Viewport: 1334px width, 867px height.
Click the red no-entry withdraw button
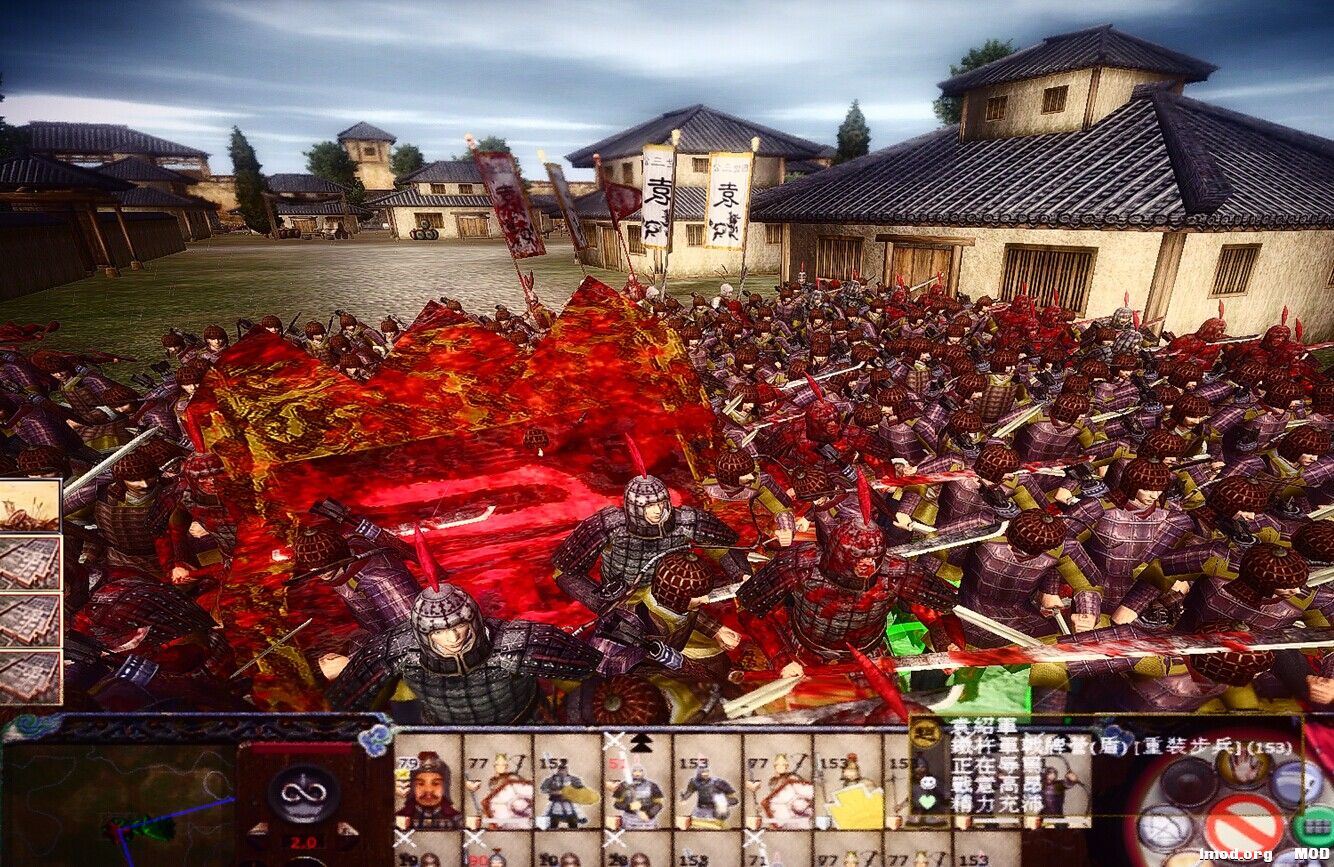[x=1243, y=822]
